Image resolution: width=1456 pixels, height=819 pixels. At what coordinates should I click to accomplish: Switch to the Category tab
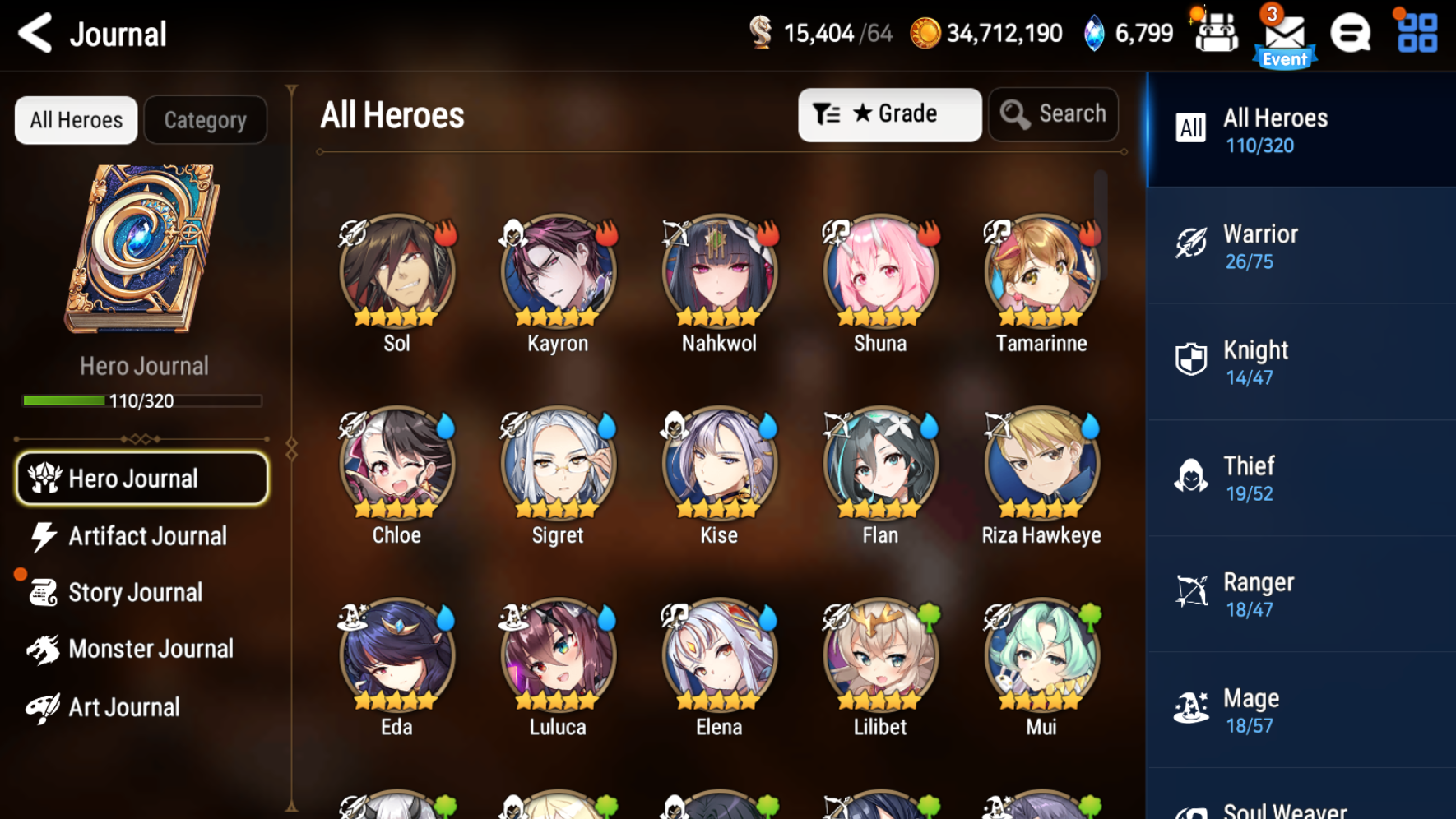(205, 120)
